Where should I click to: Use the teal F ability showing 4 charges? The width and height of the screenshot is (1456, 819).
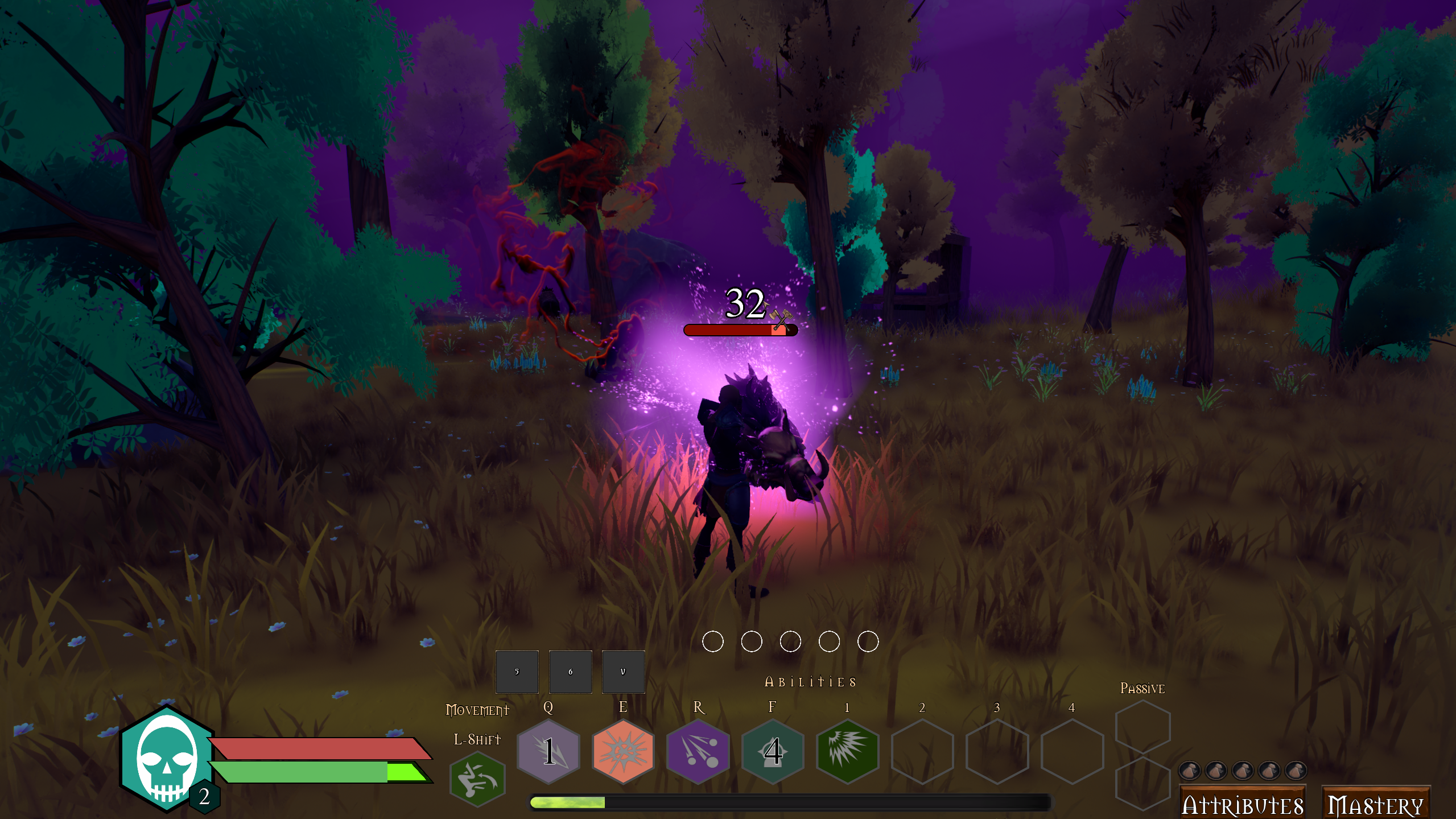tap(773, 751)
